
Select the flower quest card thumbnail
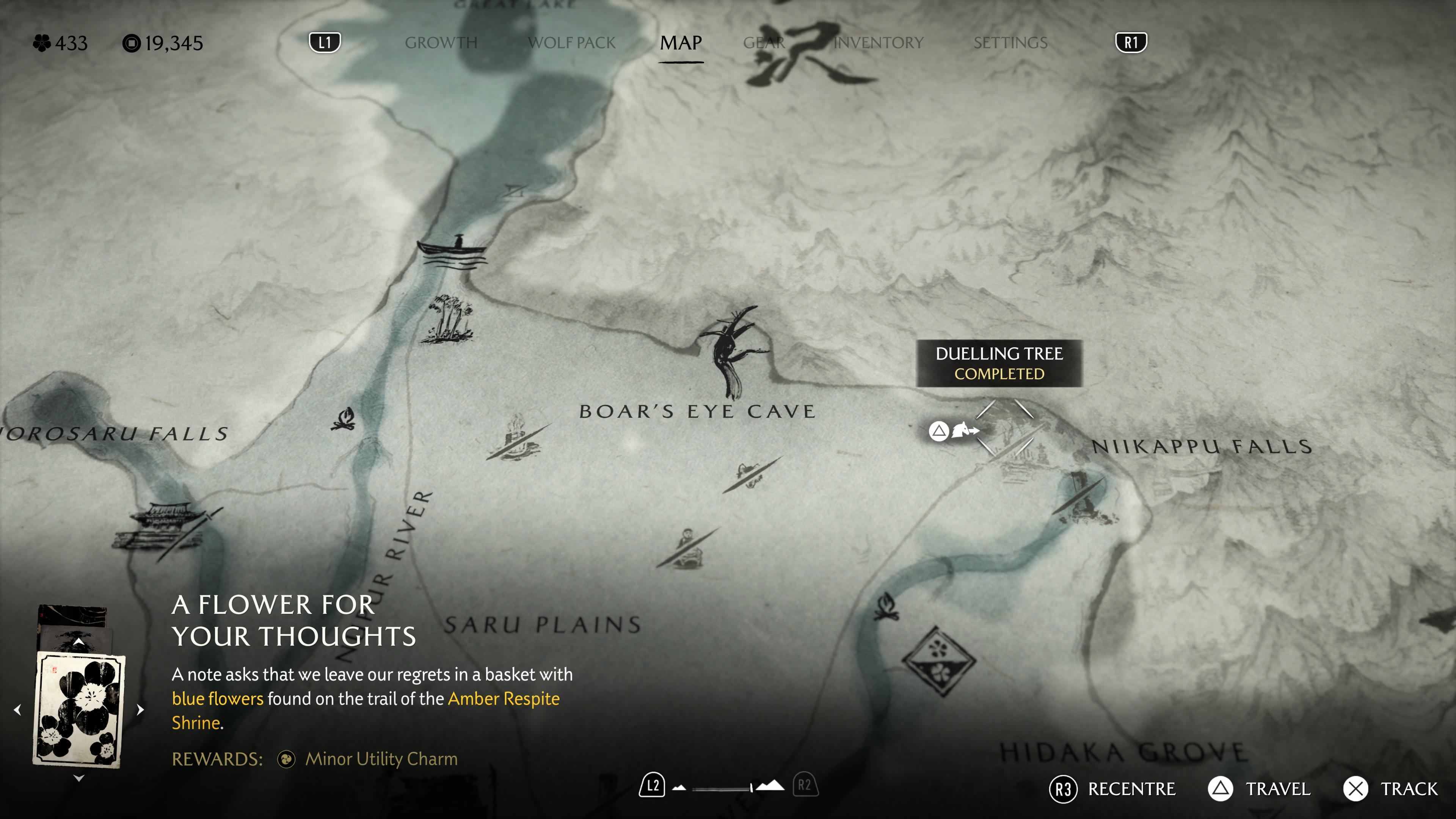(78, 710)
